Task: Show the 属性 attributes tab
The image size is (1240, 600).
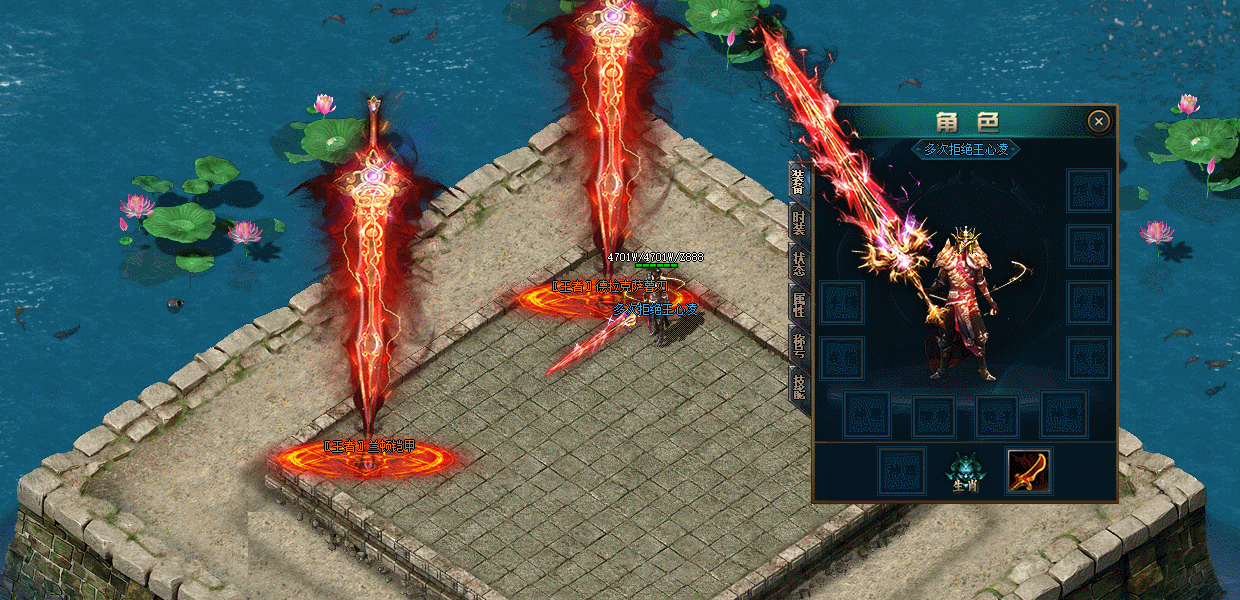Action: coord(799,306)
